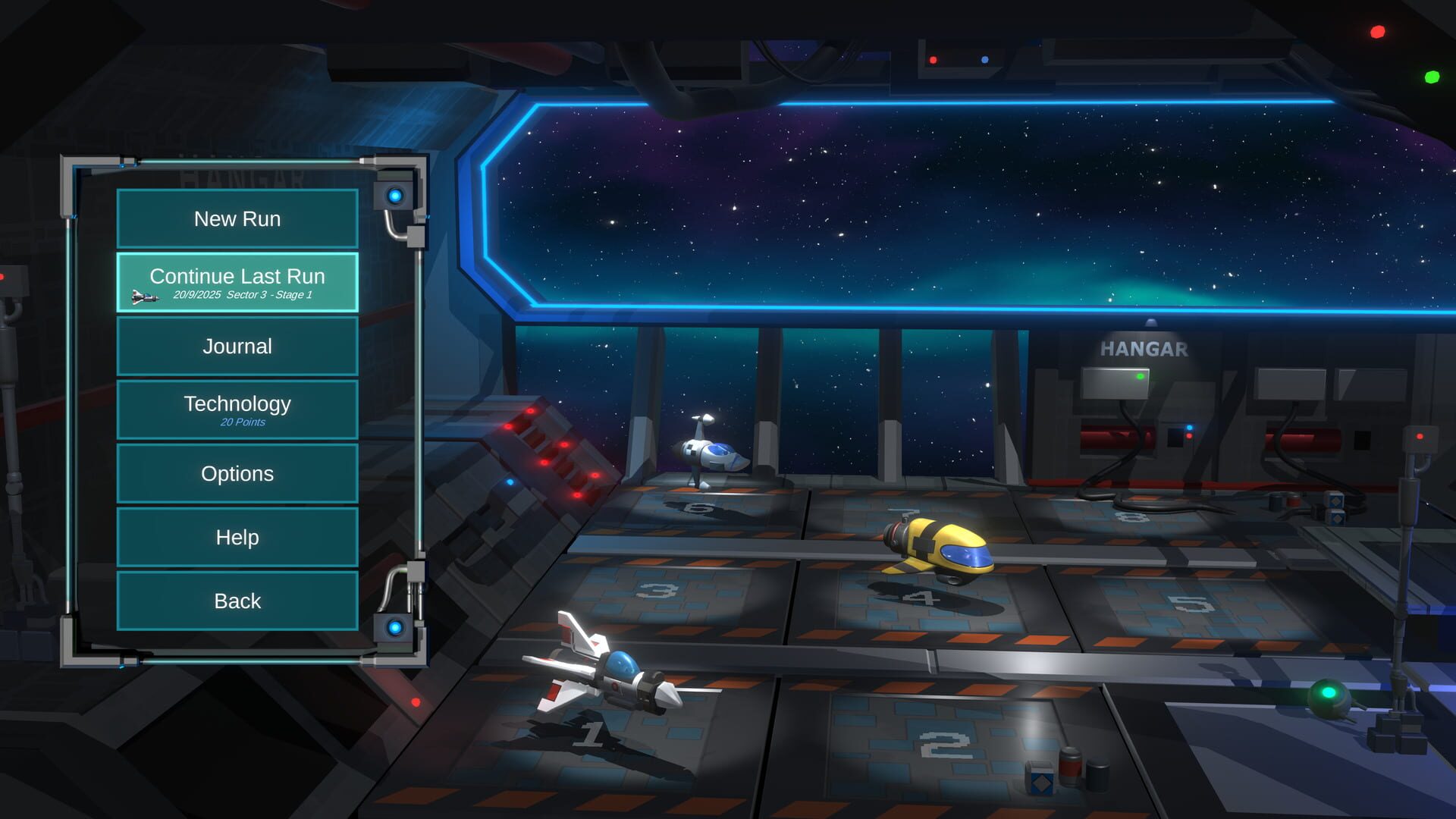
Task: Click the blue circular light atop the menu frame
Action: coord(394,196)
